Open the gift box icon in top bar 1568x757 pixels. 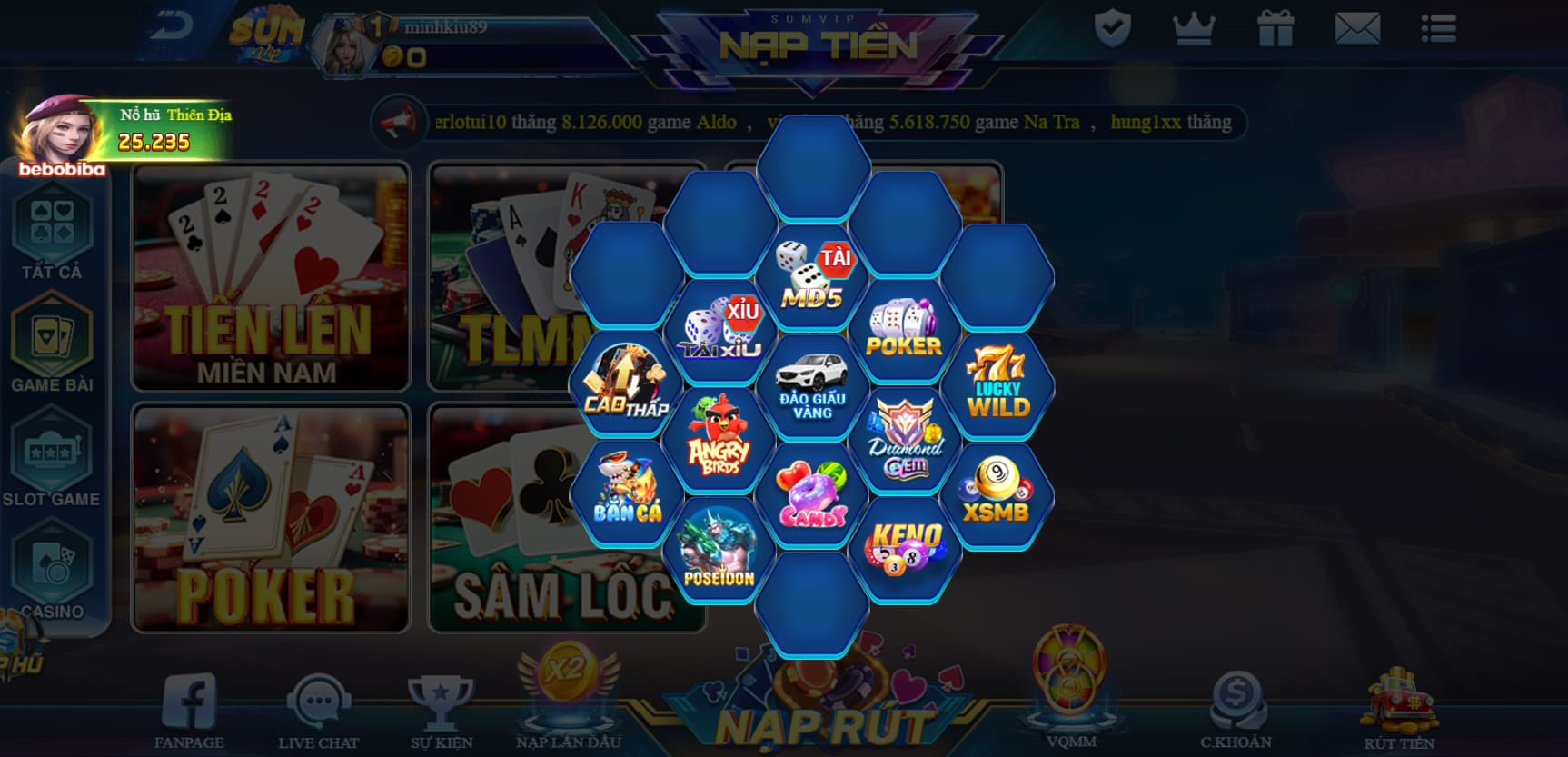coord(1277,28)
